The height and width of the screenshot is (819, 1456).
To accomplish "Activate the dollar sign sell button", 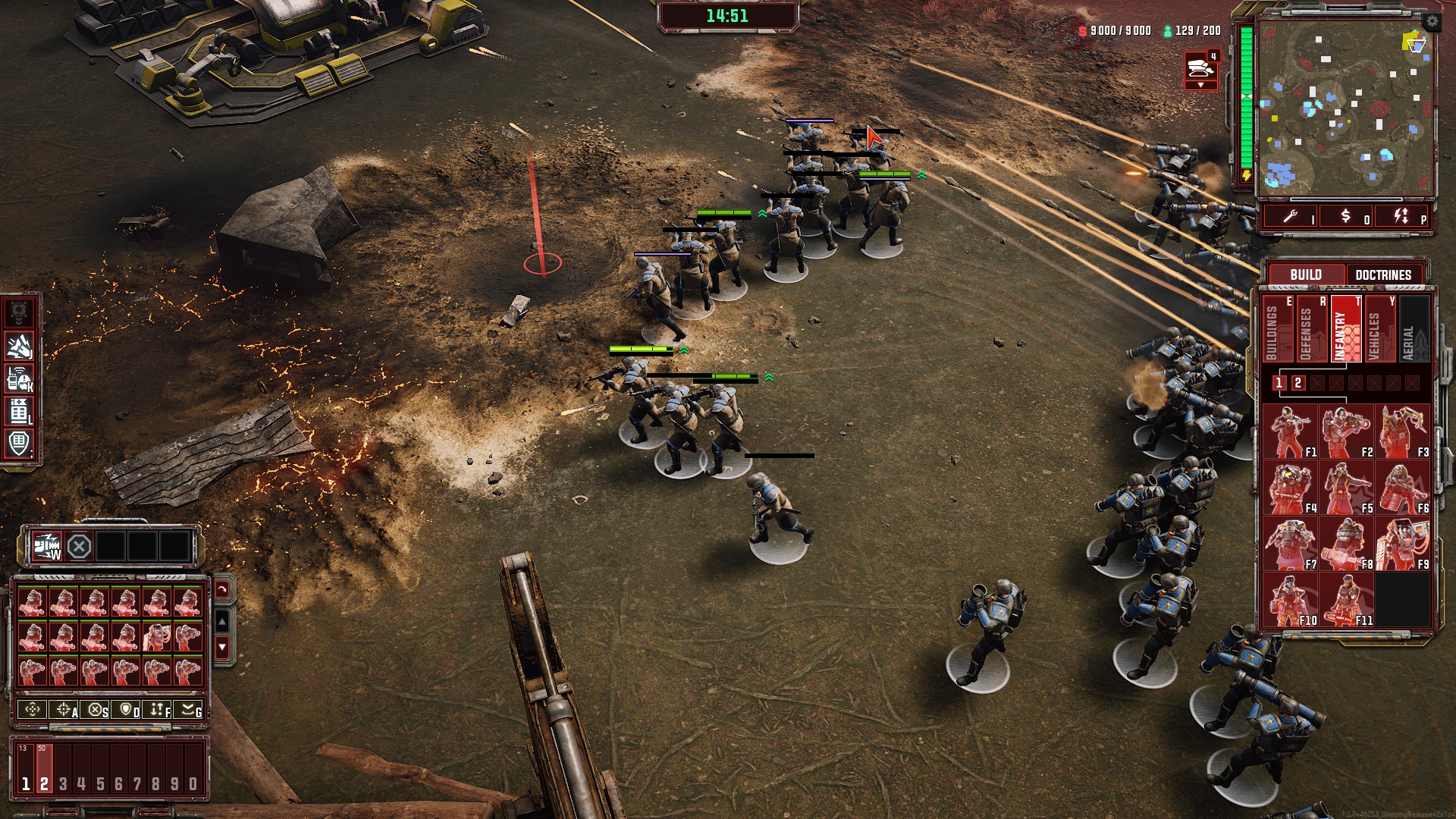I will 1345,217.
